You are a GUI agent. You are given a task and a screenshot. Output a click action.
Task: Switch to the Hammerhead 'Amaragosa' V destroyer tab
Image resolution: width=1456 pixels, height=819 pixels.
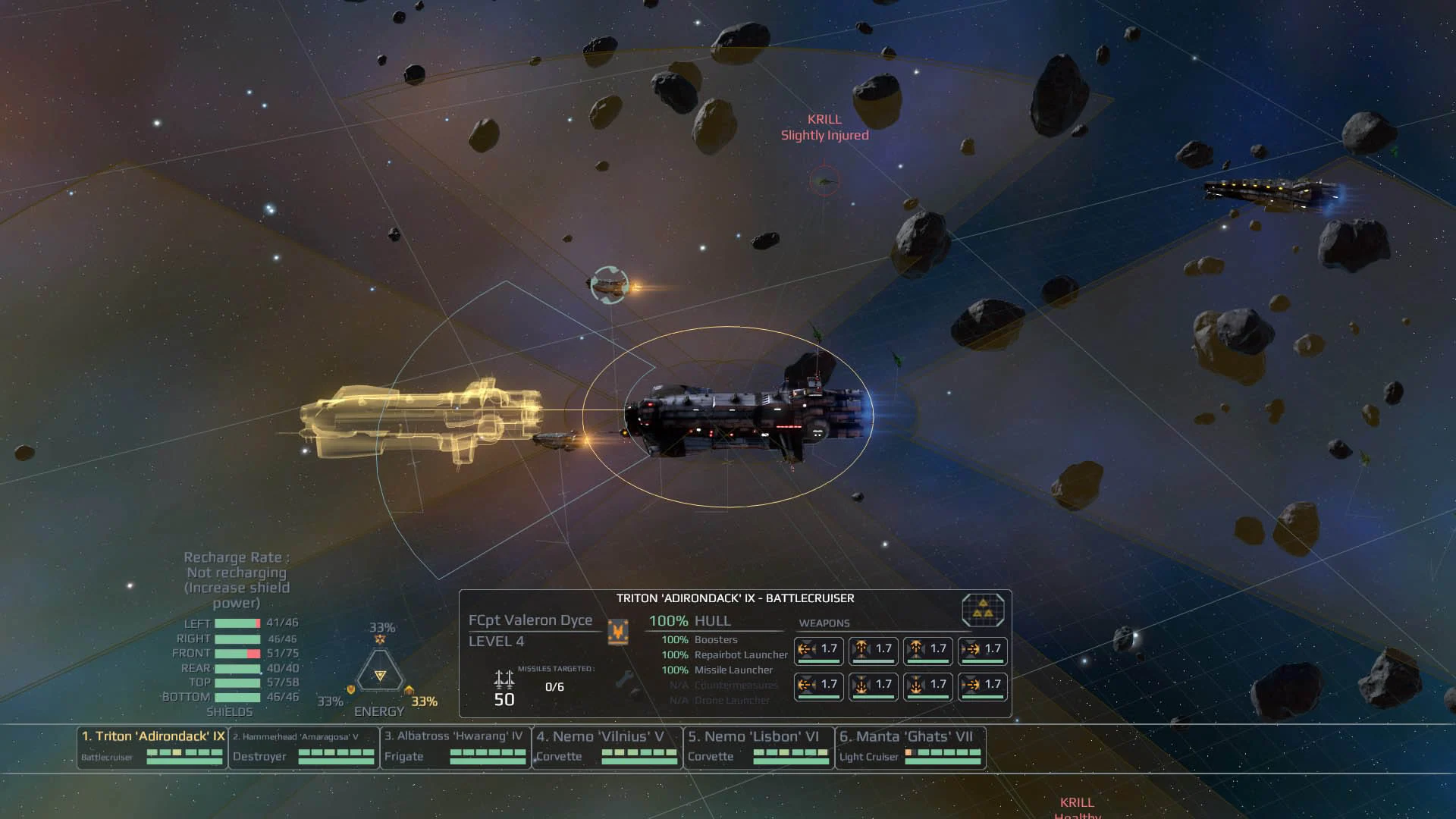pos(303,748)
